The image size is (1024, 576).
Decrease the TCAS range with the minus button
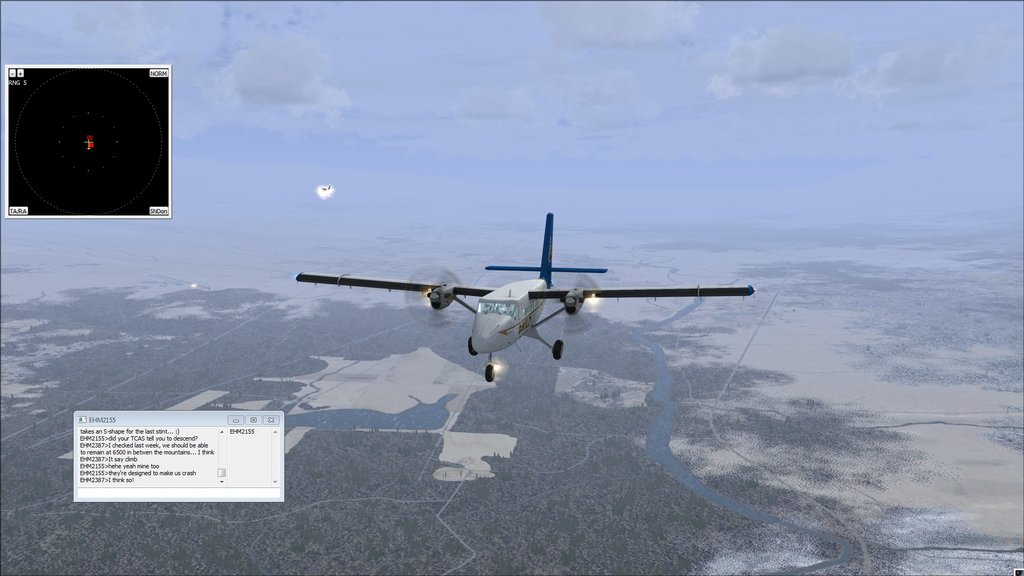tap(12, 73)
